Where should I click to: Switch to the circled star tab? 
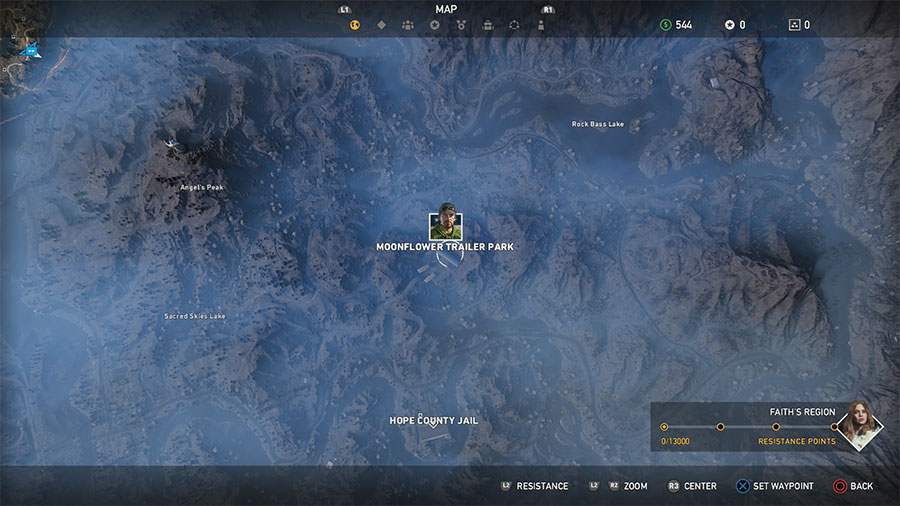pos(434,25)
